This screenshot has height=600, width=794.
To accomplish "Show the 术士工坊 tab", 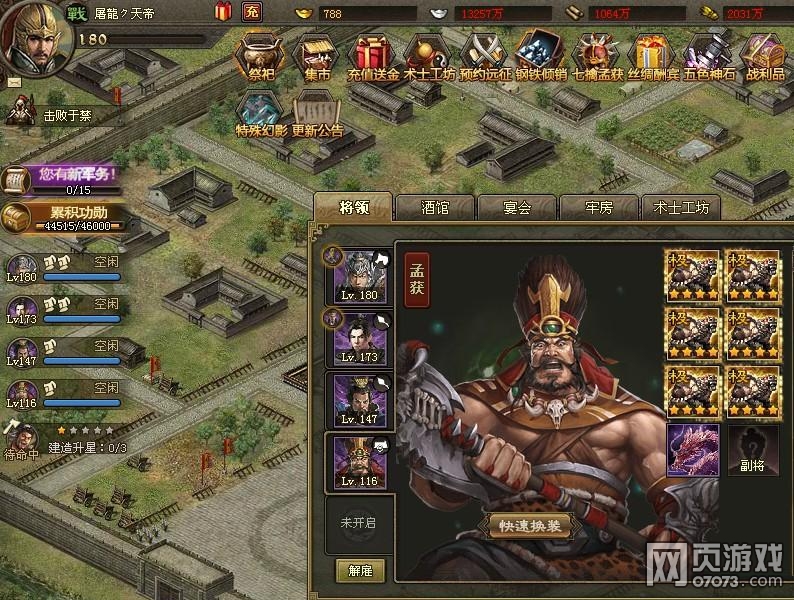I will (x=680, y=208).
